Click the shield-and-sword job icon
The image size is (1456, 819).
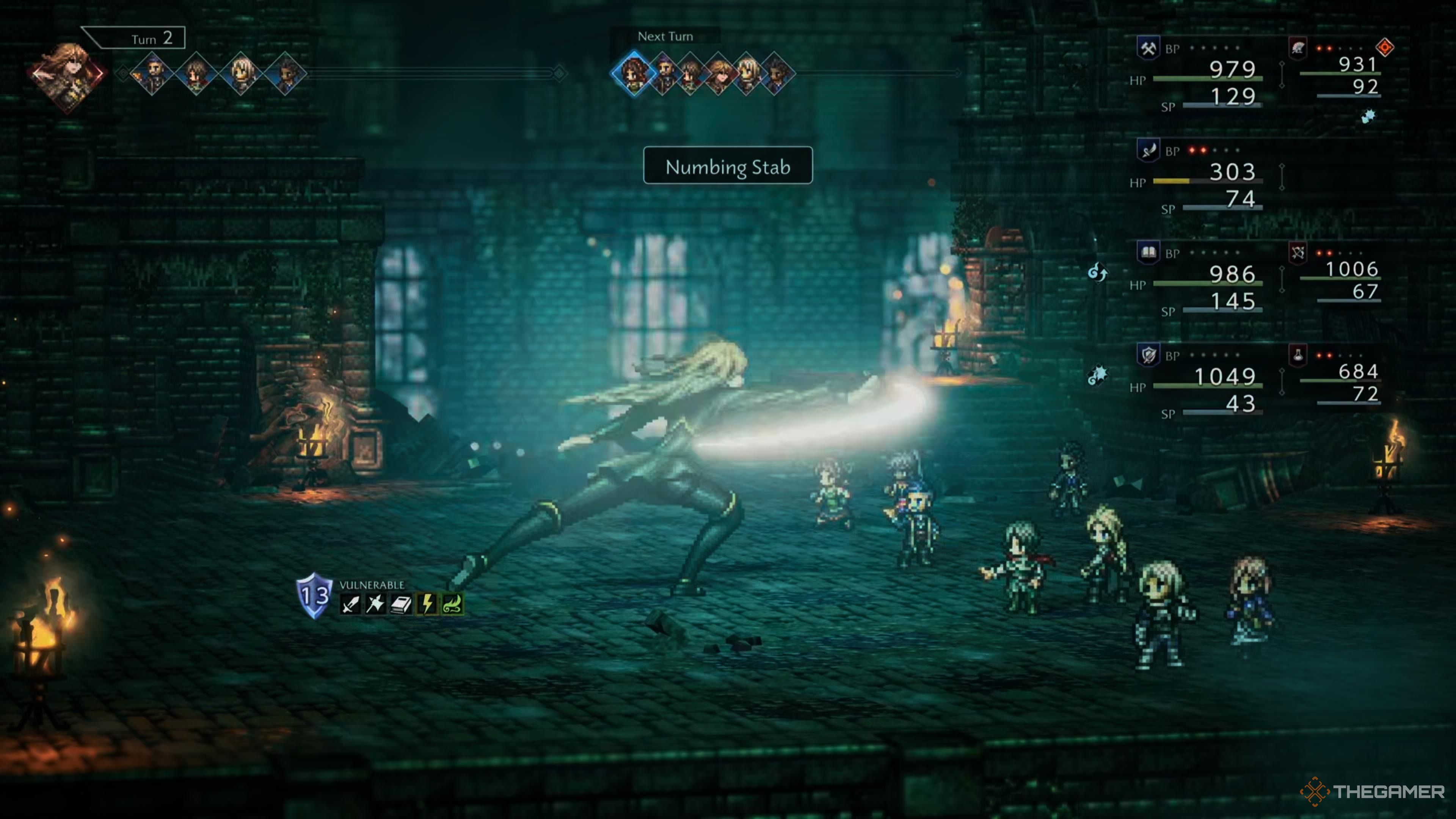click(x=1148, y=355)
